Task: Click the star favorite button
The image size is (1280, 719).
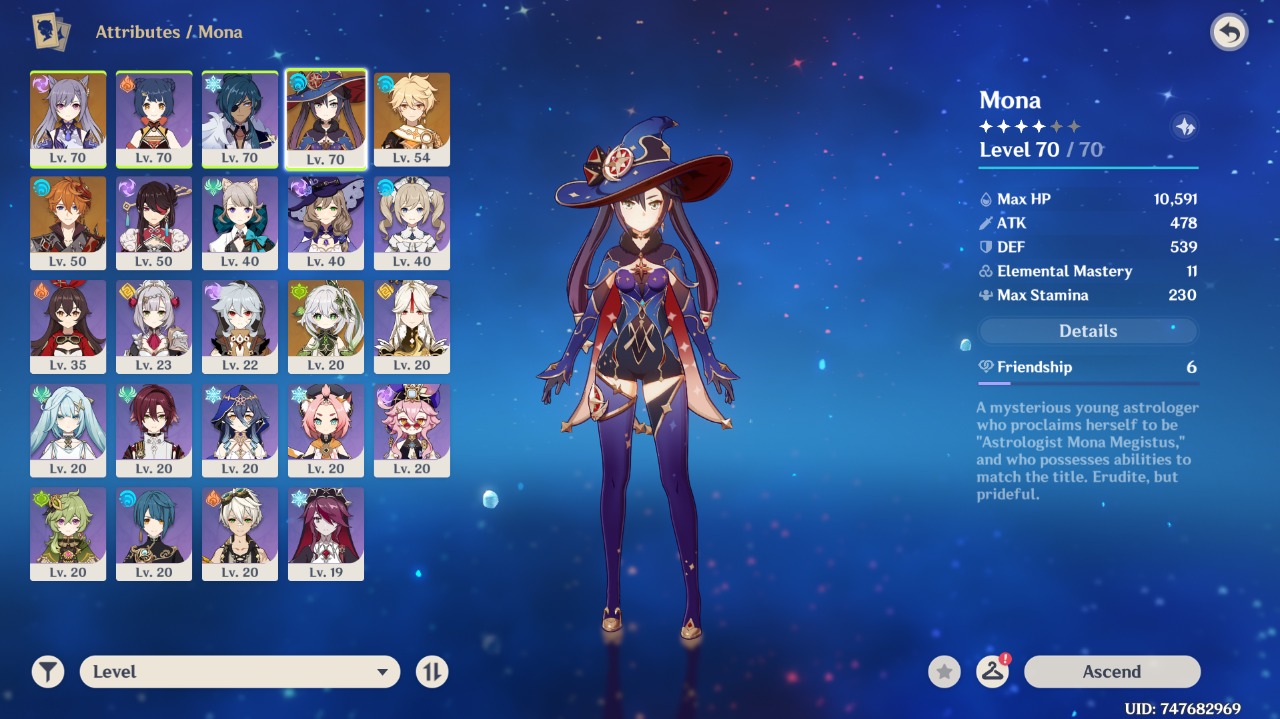Action: [944, 672]
